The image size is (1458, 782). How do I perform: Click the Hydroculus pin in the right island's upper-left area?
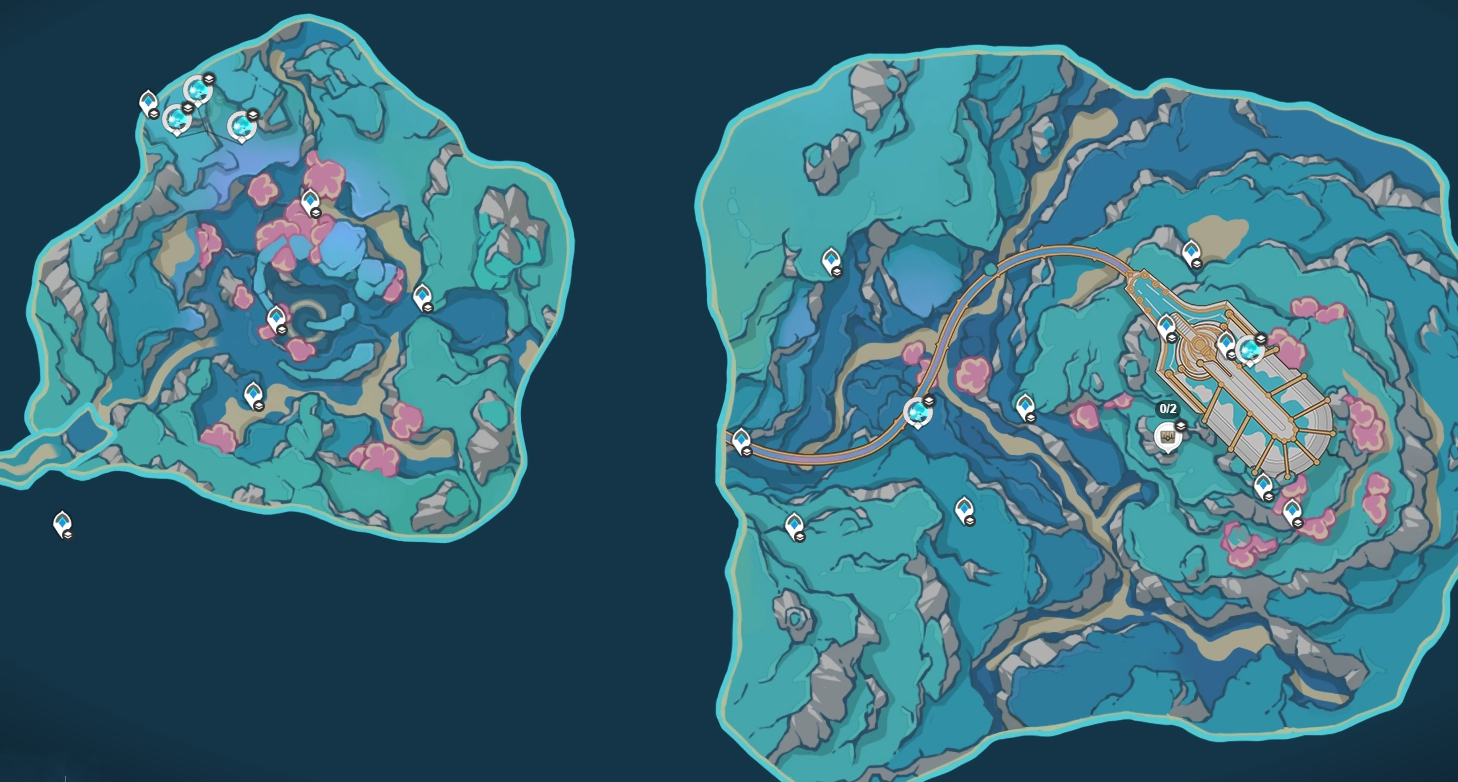point(832,258)
